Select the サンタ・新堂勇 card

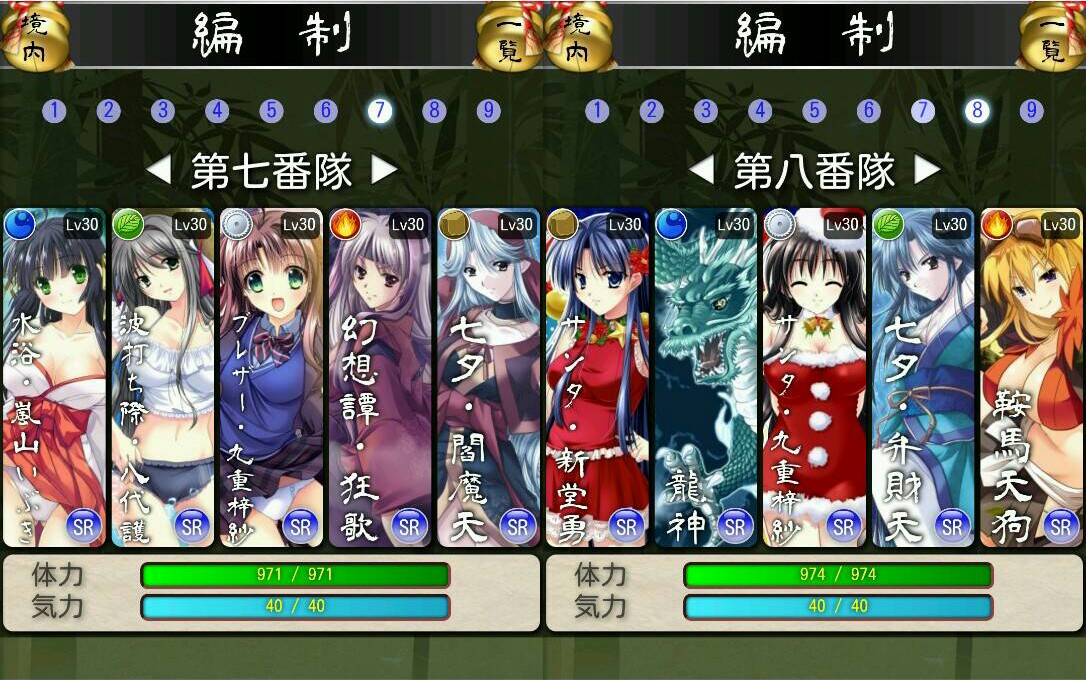pos(596,378)
